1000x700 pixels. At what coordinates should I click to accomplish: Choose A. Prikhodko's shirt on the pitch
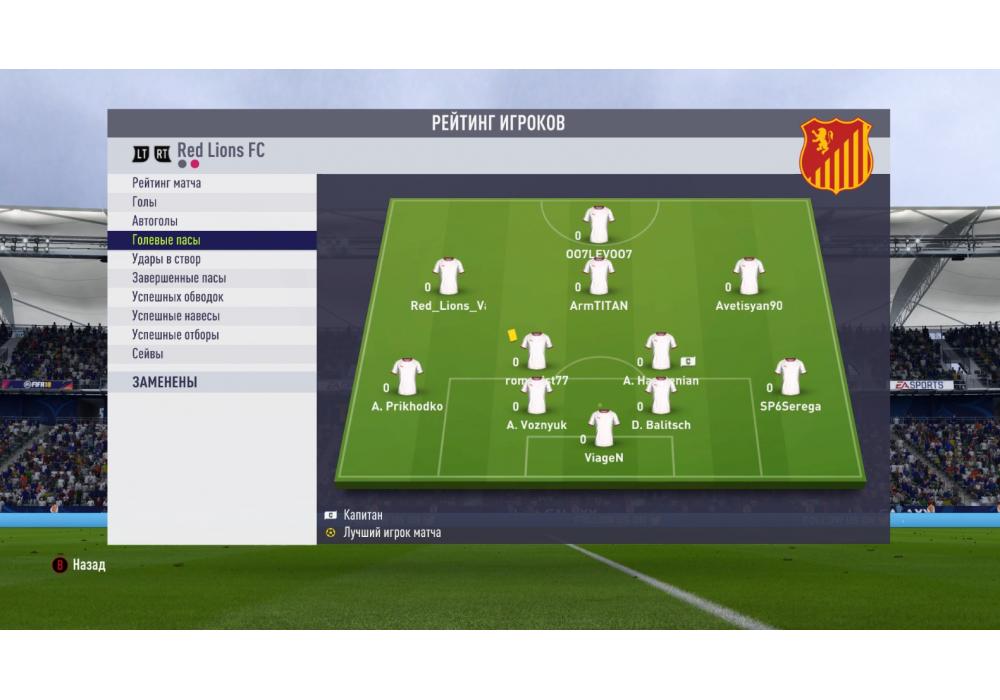coord(407,377)
